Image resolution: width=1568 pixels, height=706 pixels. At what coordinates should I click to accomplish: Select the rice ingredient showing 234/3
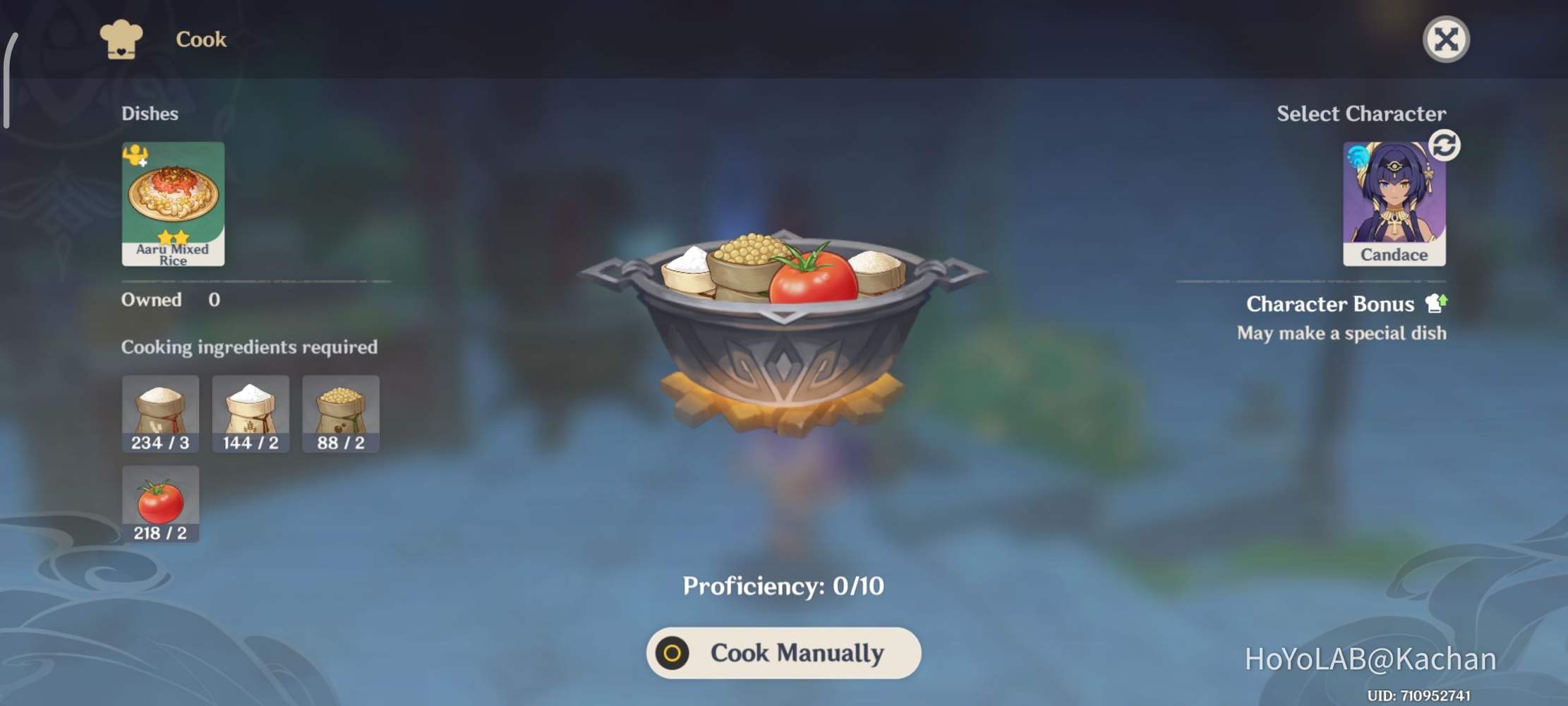pyautogui.click(x=160, y=413)
